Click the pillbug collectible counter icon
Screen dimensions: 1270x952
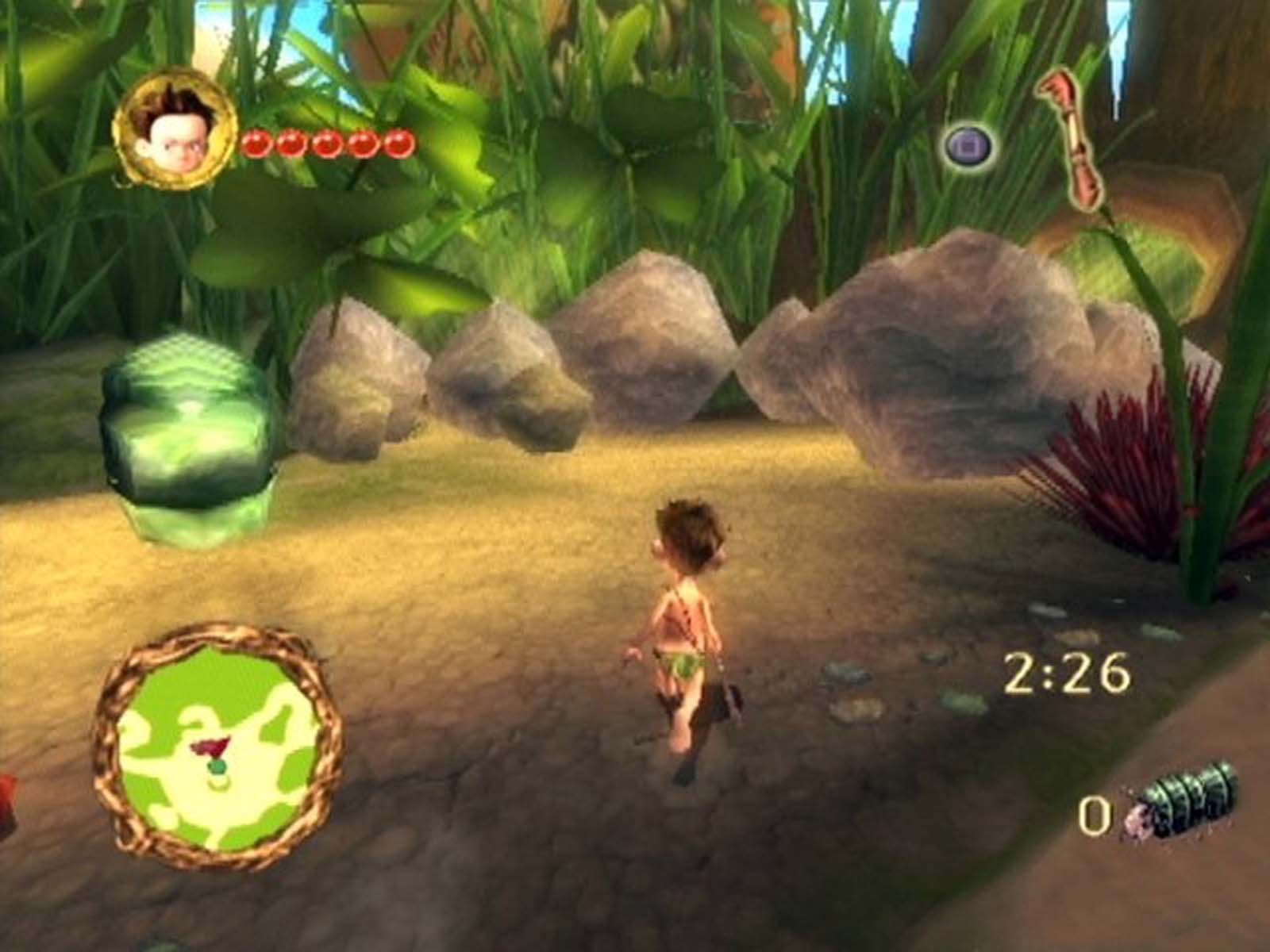(x=1183, y=801)
